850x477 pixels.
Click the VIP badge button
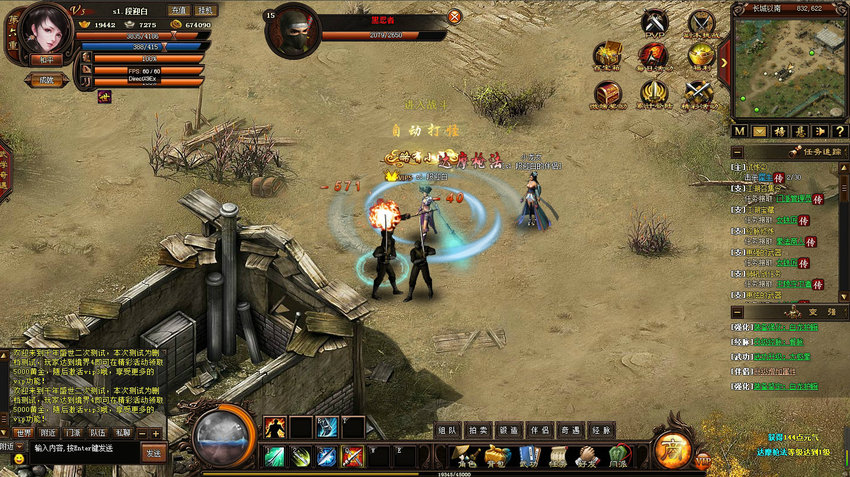coord(704,461)
